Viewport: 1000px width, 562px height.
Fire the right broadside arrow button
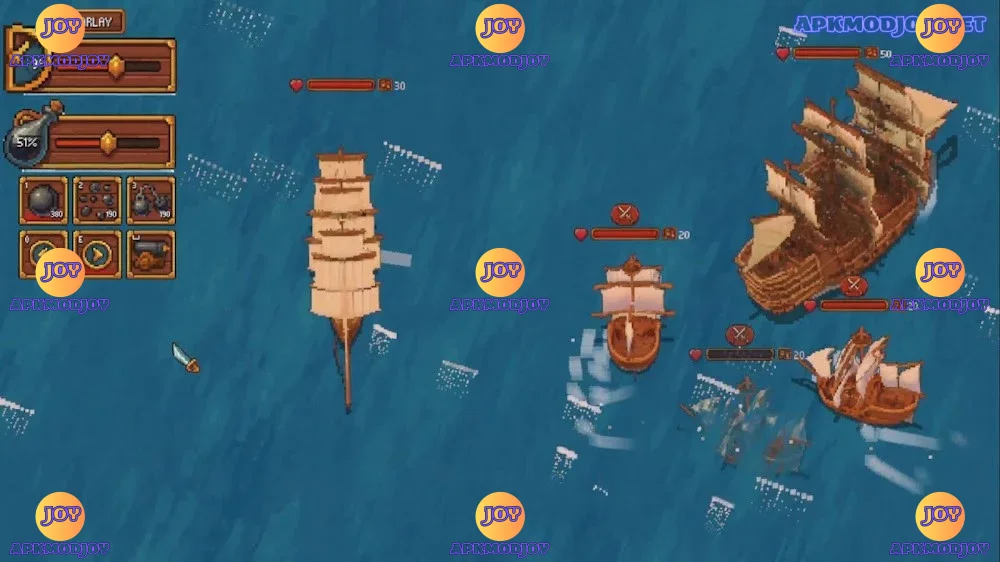[97, 254]
